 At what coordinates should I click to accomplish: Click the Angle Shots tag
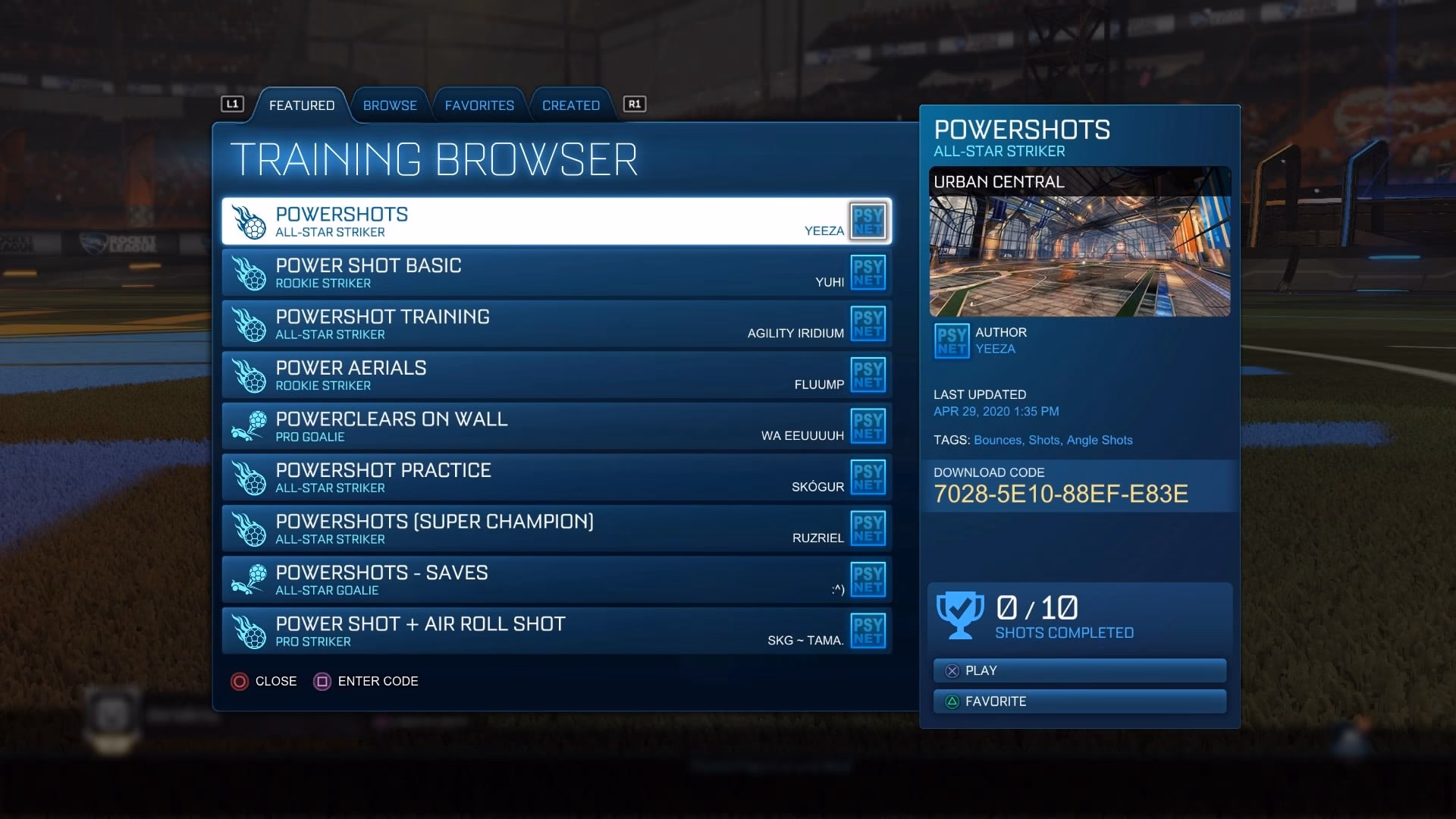coord(1100,440)
